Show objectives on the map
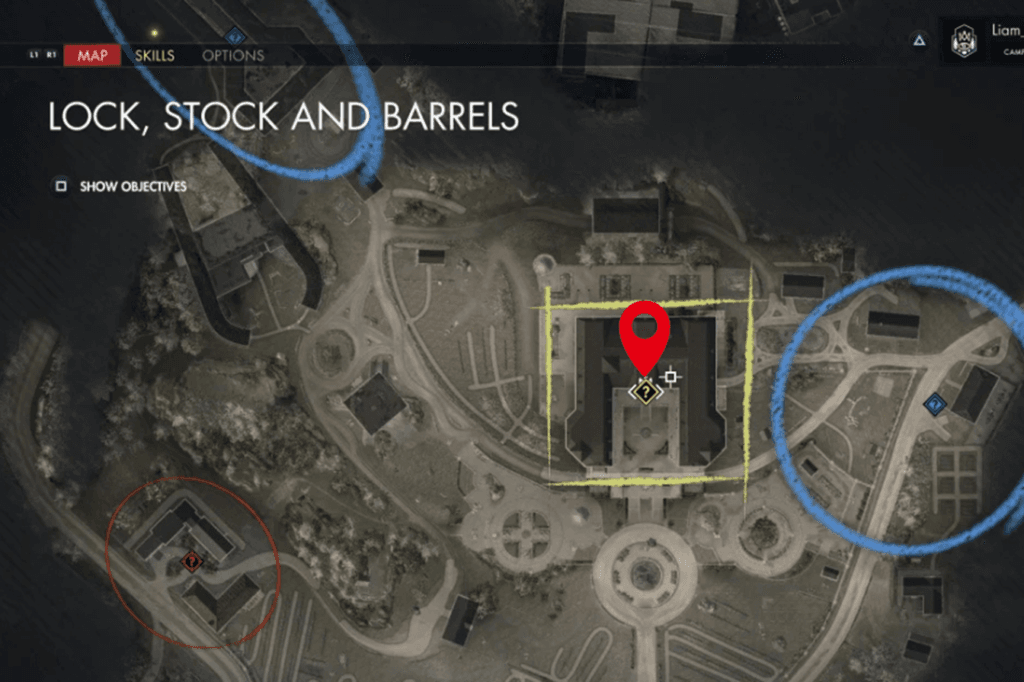 [121, 186]
